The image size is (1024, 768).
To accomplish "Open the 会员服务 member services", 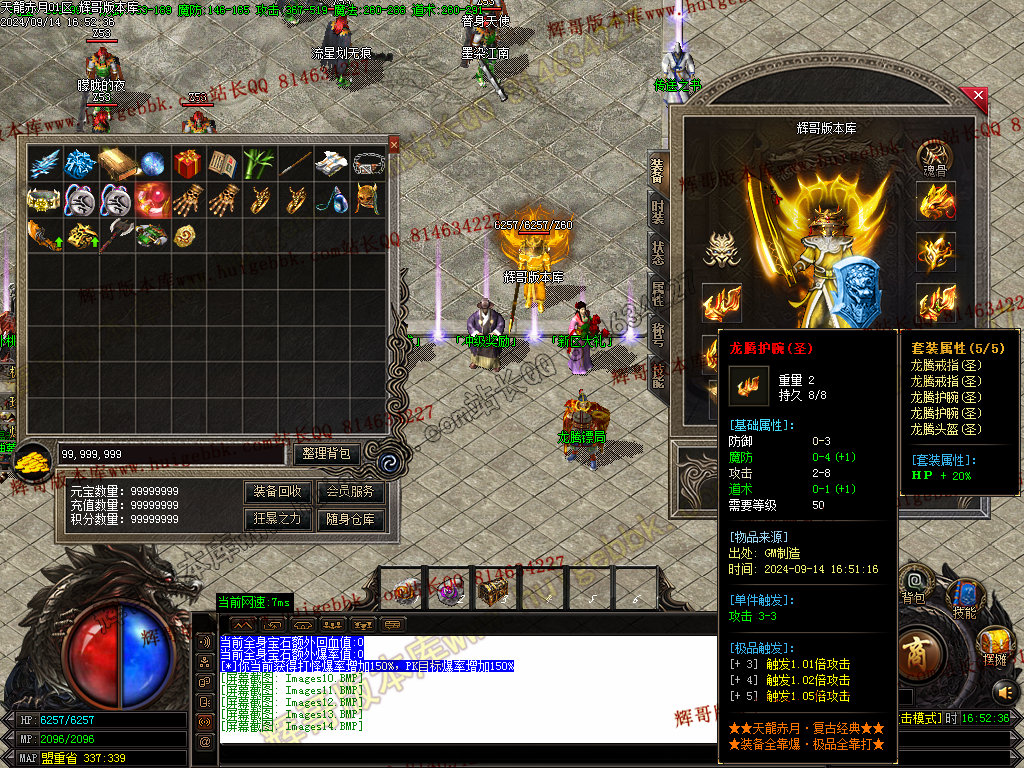I will tap(349, 492).
